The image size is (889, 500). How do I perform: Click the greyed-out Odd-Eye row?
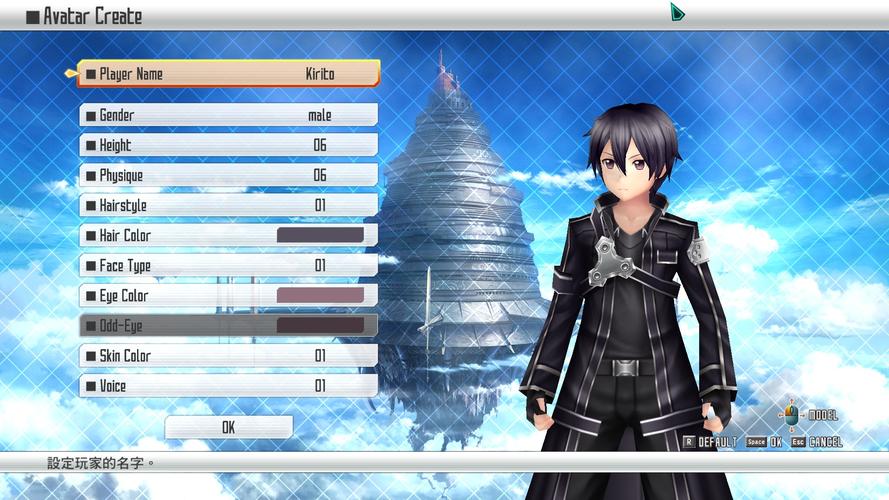coord(229,325)
